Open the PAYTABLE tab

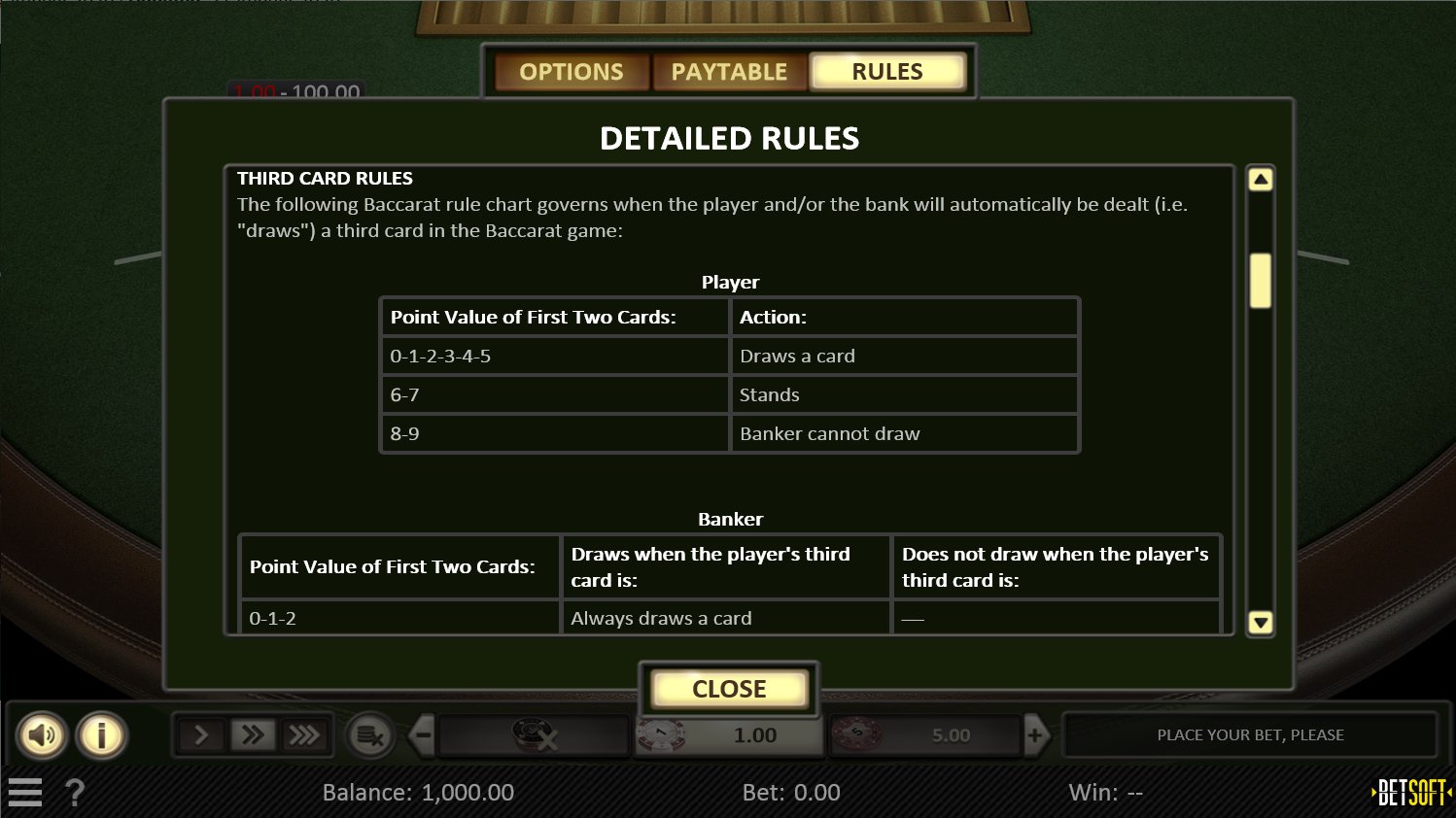pyautogui.click(x=729, y=71)
